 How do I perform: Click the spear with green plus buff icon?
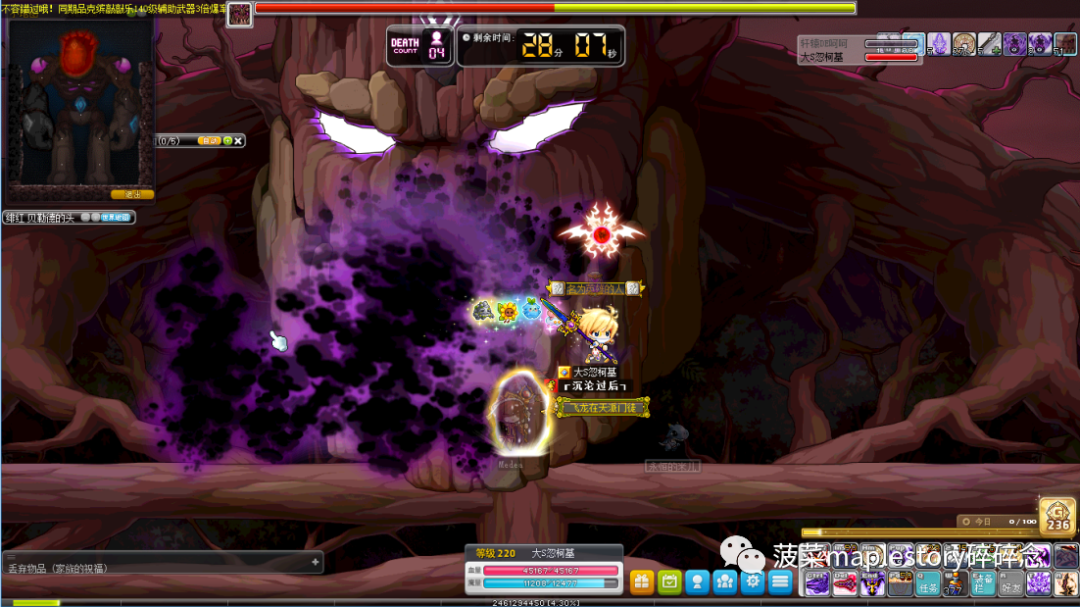[x=989, y=44]
